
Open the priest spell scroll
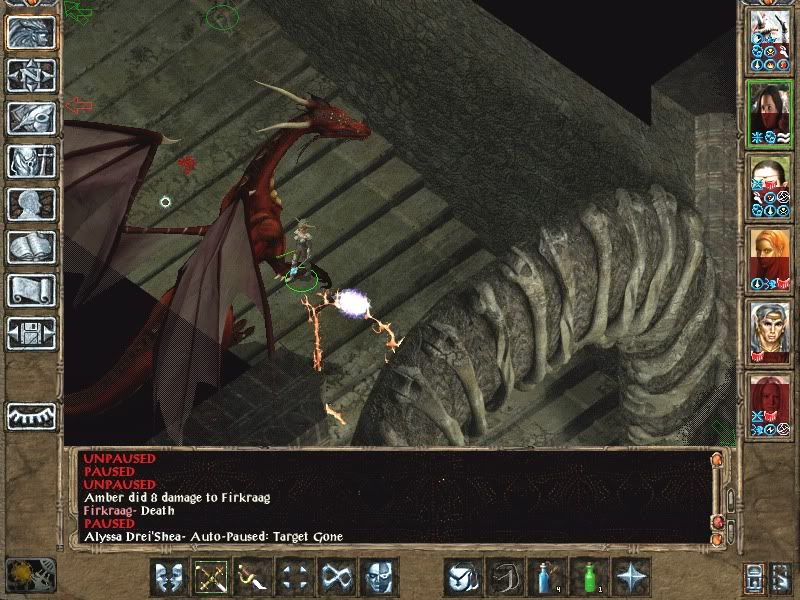[x=31, y=291]
